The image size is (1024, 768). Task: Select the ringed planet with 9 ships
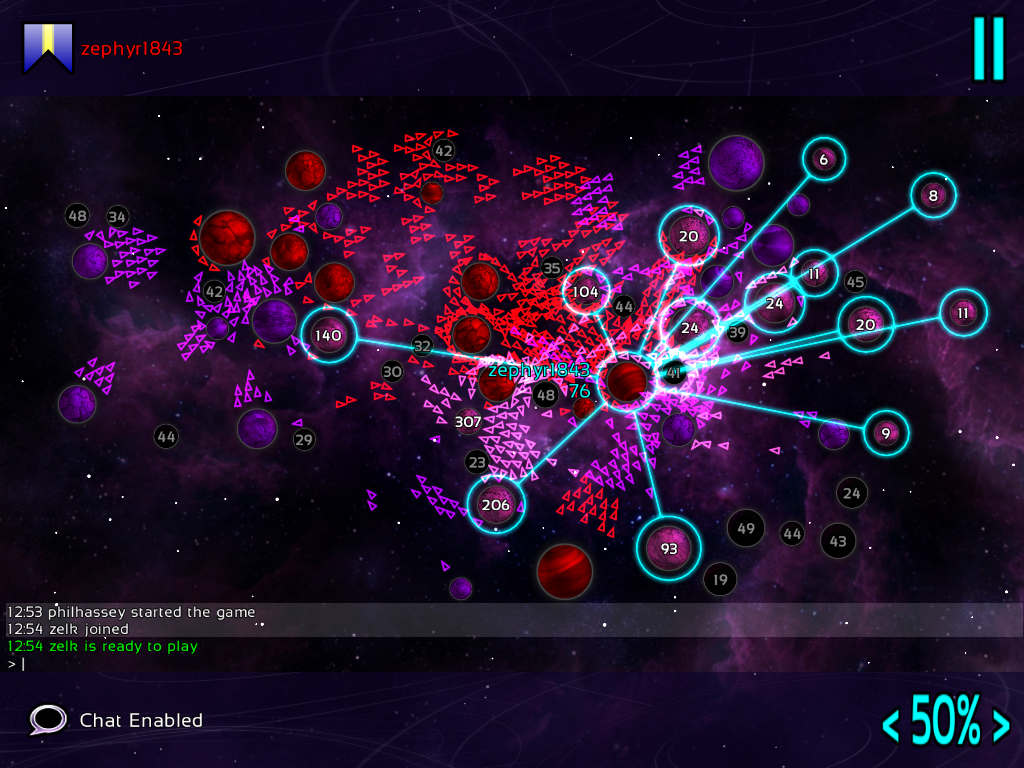(885, 433)
